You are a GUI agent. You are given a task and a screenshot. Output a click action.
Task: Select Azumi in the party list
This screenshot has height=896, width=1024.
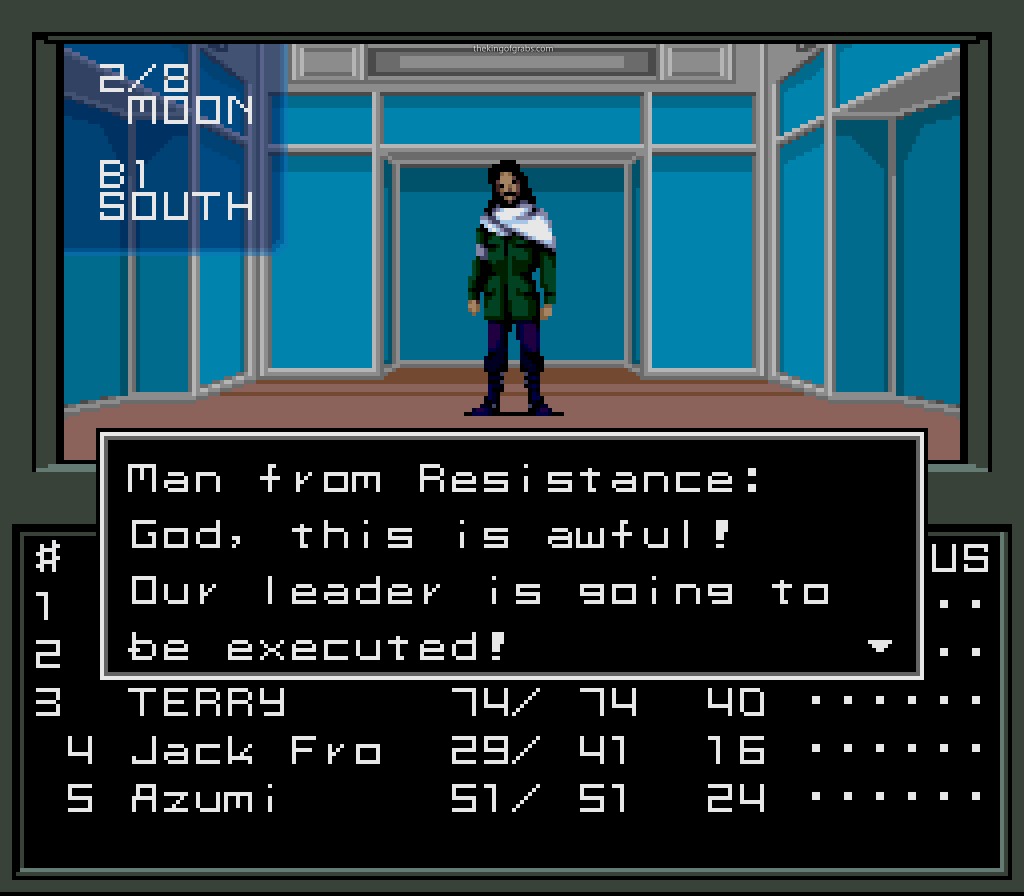tap(204, 799)
